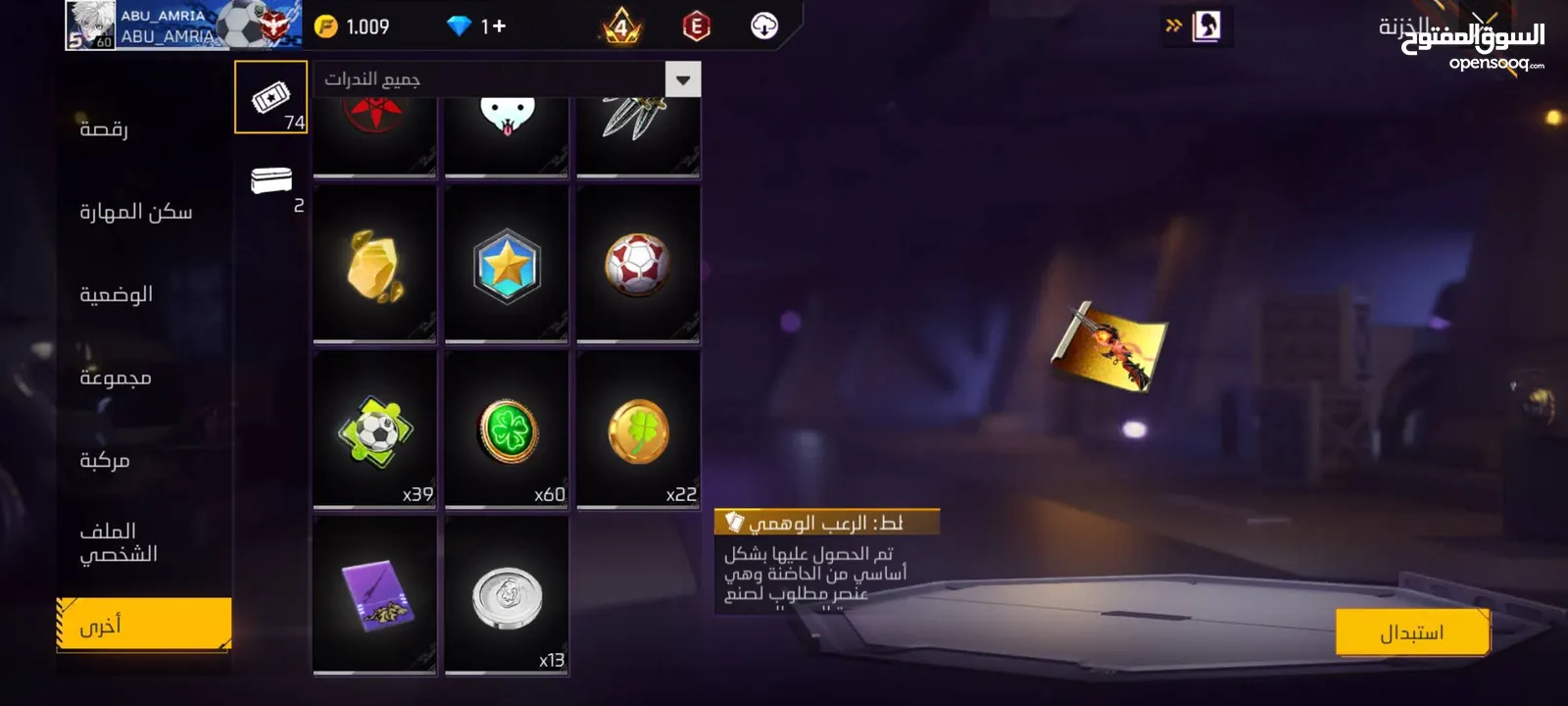This screenshot has height=706, width=1568.
Task: Switch to the رقصة category
Action: click(x=104, y=128)
